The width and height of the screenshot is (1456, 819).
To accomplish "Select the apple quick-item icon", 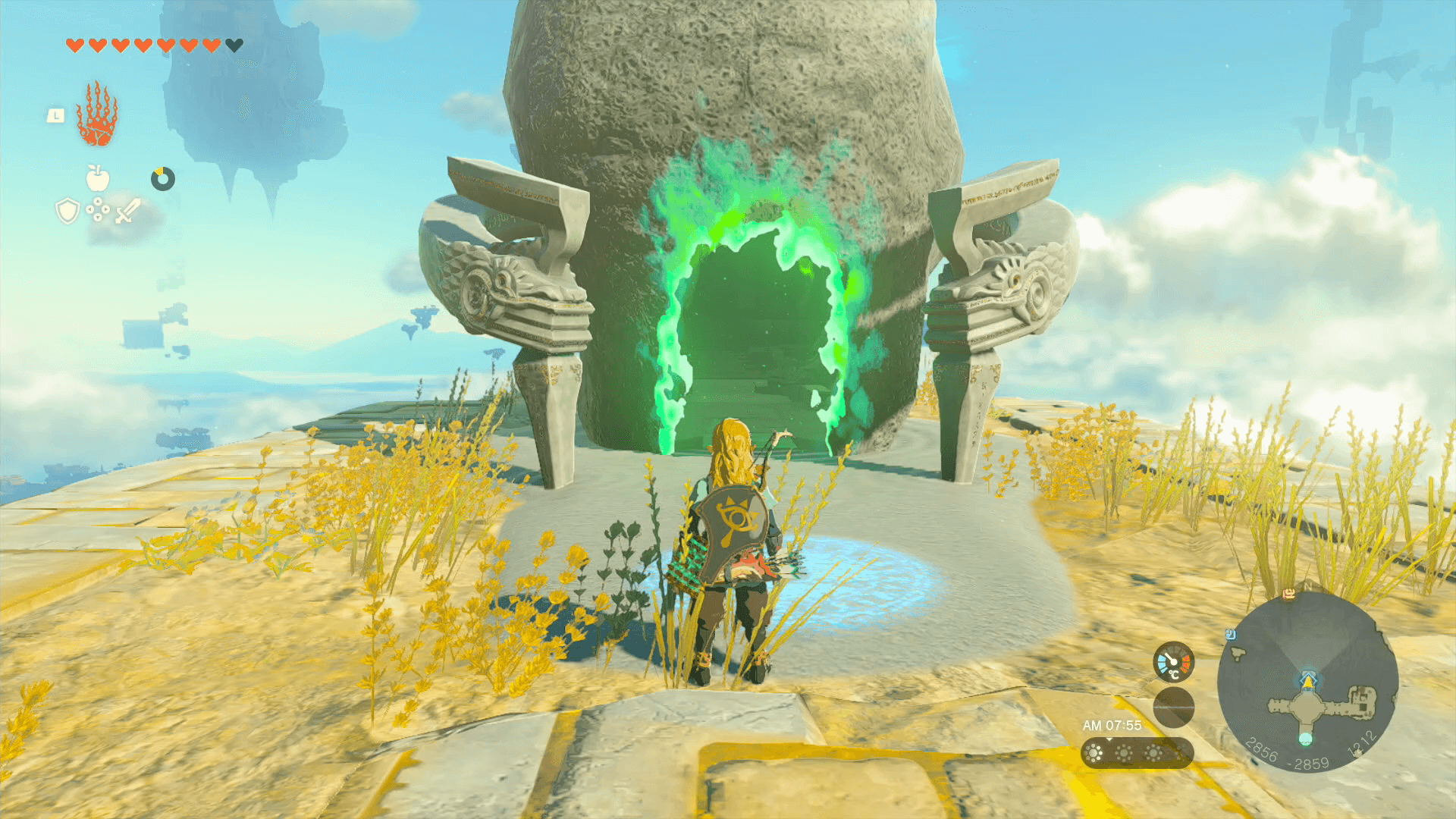I will pos(98,178).
